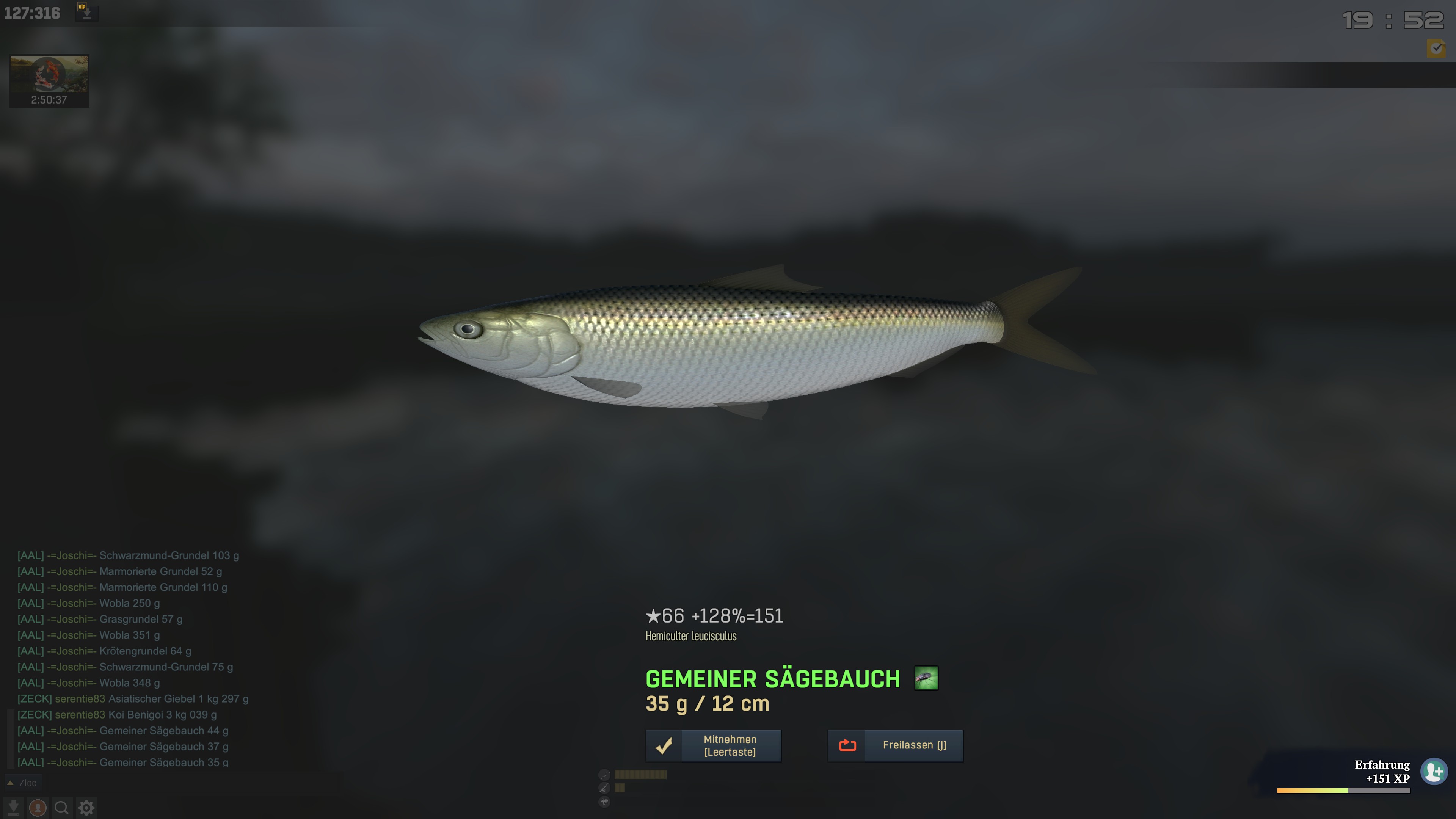
Task: Open the koi event thumbnail
Action: click(x=49, y=80)
